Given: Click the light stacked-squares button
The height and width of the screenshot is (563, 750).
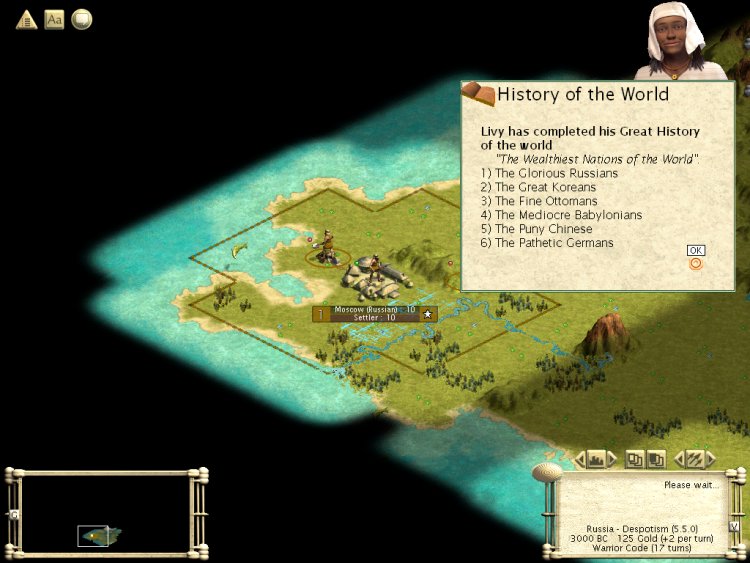Looking at the screenshot, I should point(634,459).
